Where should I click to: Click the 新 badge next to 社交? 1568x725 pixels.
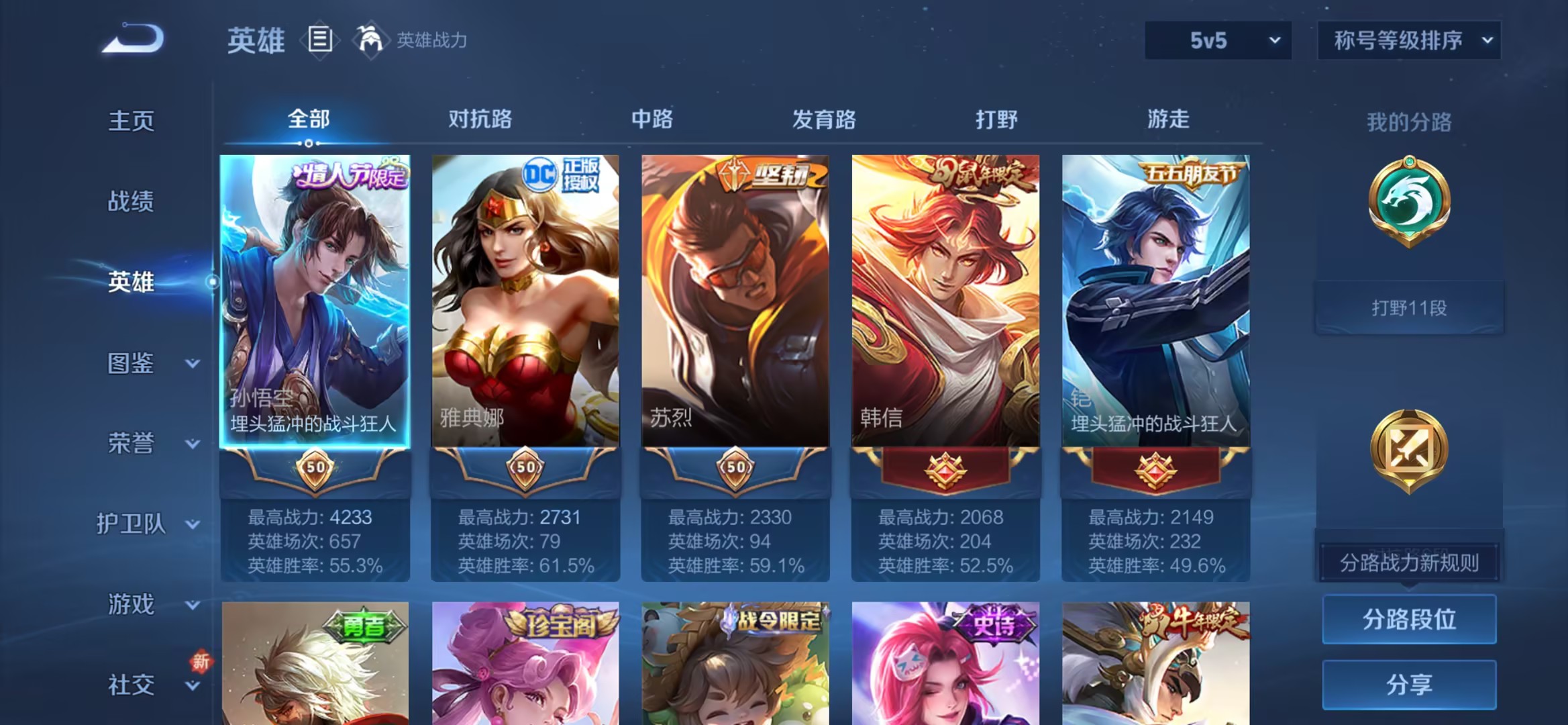point(199,661)
